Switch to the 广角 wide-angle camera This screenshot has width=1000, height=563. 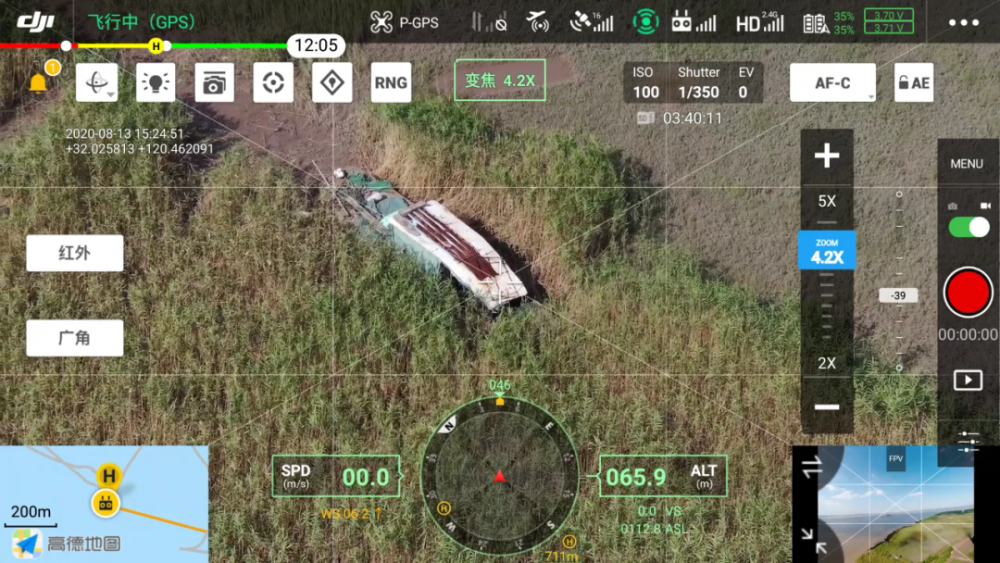click(x=75, y=338)
